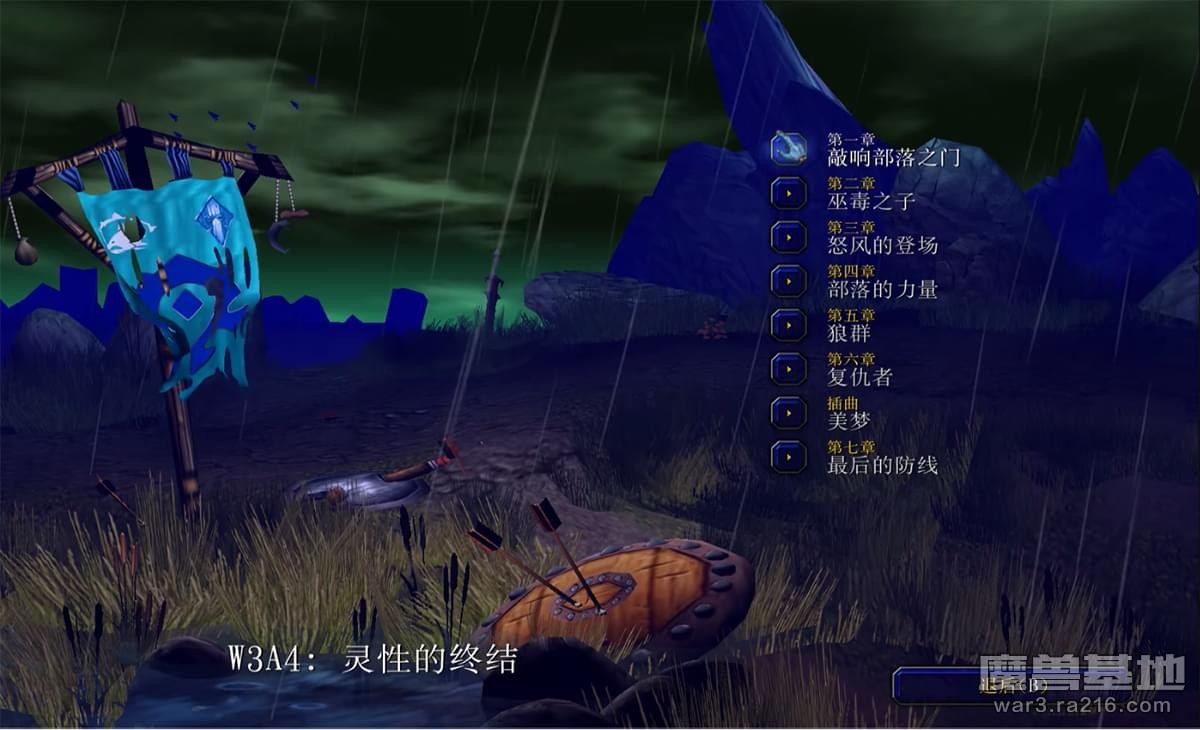Select chapter one 敲响部落之门
Viewport: 1200px width, 730px height.
[789, 149]
